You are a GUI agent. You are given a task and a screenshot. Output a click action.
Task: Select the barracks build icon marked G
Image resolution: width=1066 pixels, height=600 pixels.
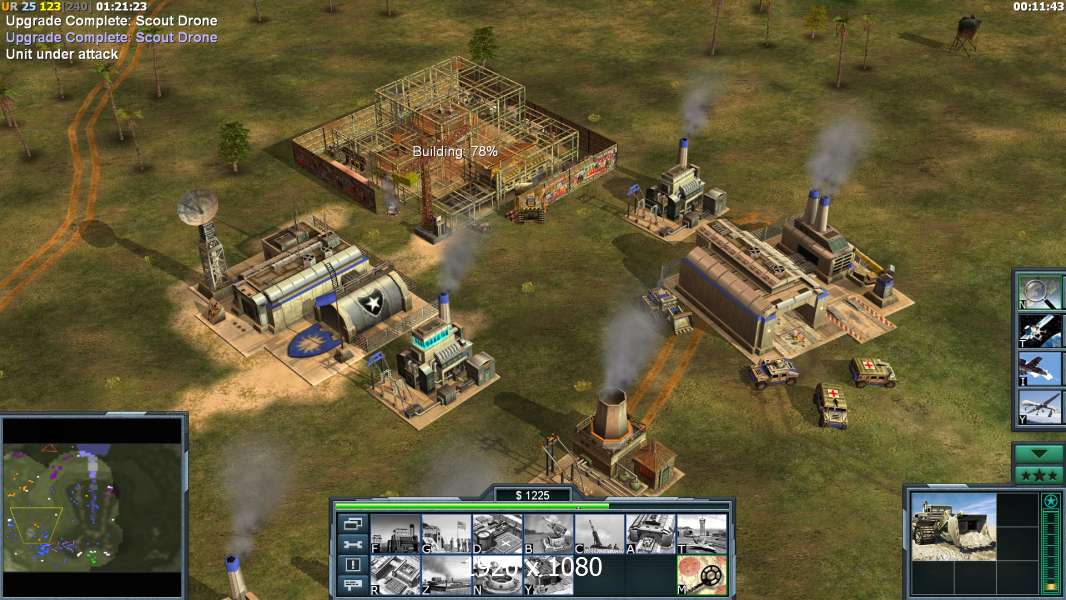tap(446, 534)
